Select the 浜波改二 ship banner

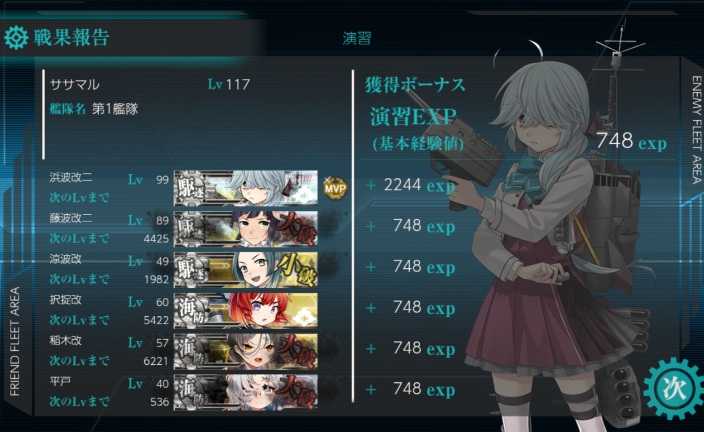pyautogui.click(x=246, y=185)
